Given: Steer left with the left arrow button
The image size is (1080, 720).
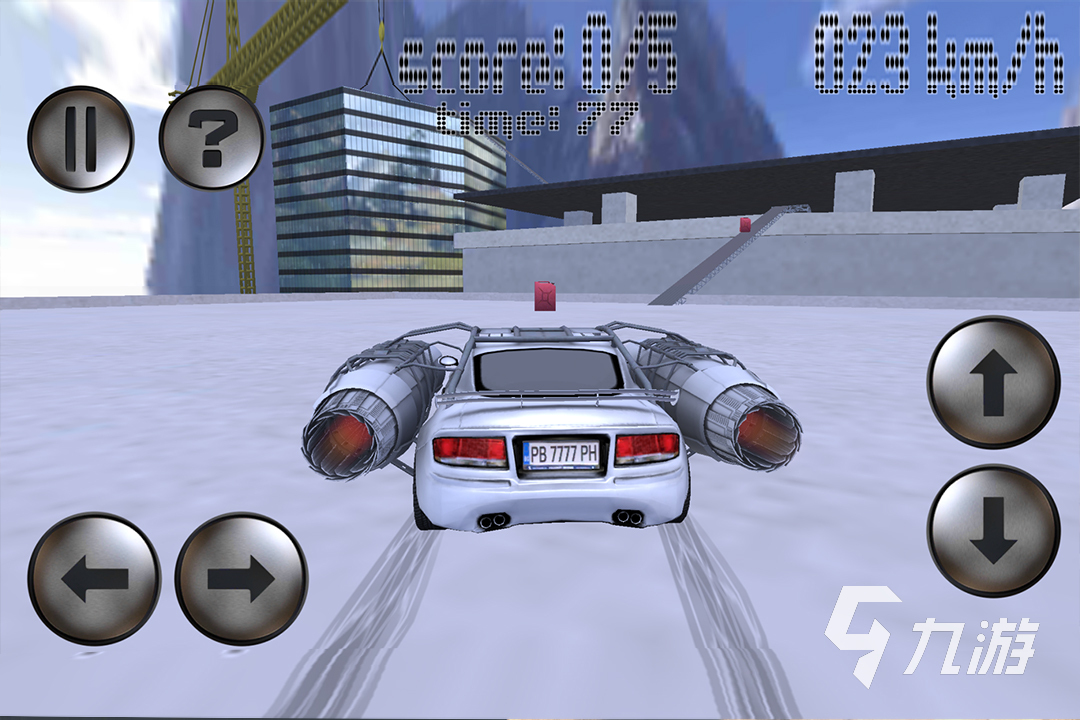Looking at the screenshot, I should click(x=94, y=578).
